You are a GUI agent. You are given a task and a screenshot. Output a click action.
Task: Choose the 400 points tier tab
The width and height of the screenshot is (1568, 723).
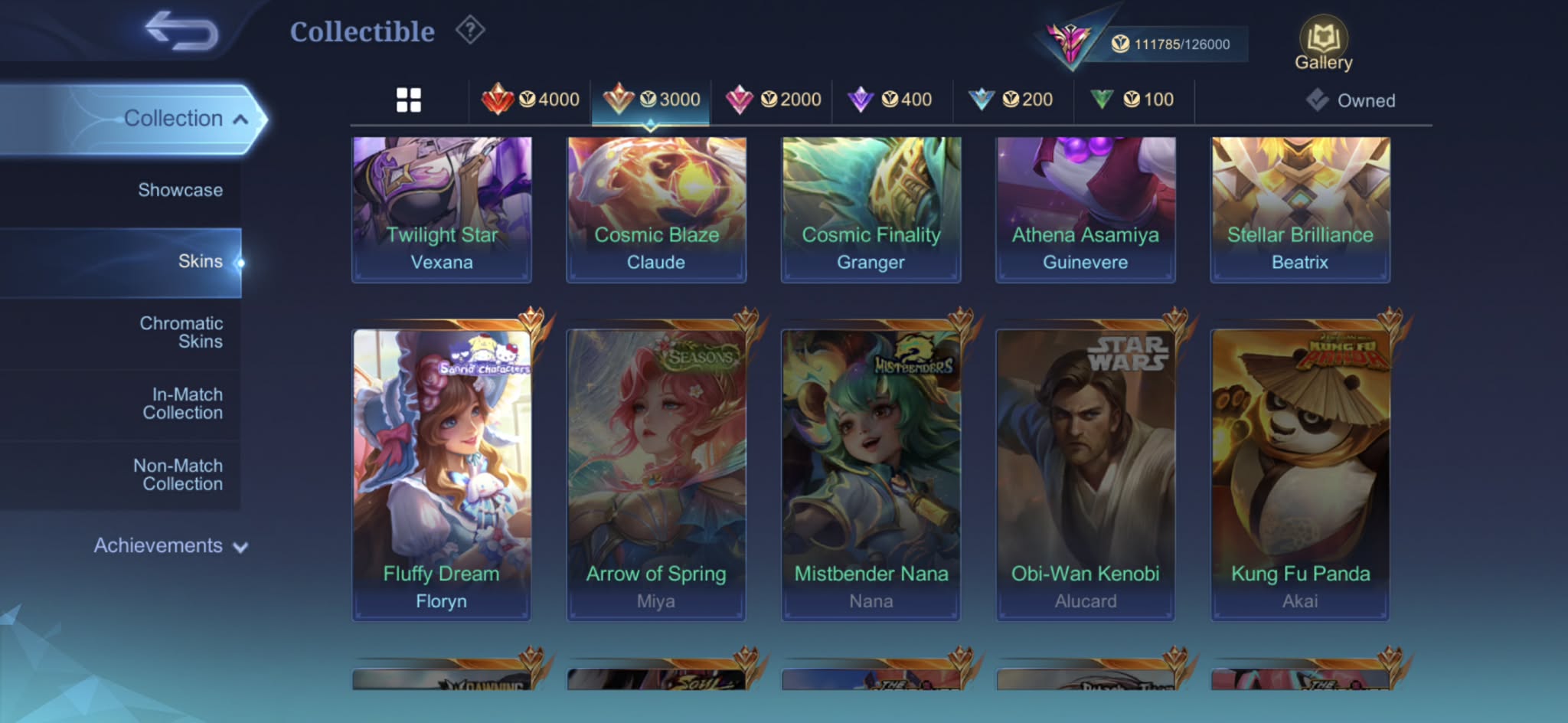click(890, 100)
